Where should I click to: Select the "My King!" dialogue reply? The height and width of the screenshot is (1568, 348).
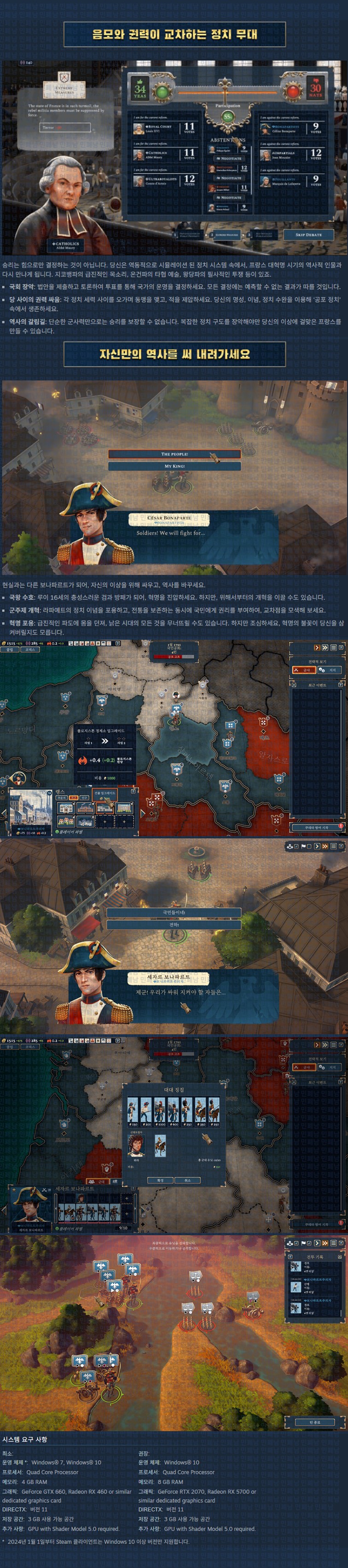[174, 466]
